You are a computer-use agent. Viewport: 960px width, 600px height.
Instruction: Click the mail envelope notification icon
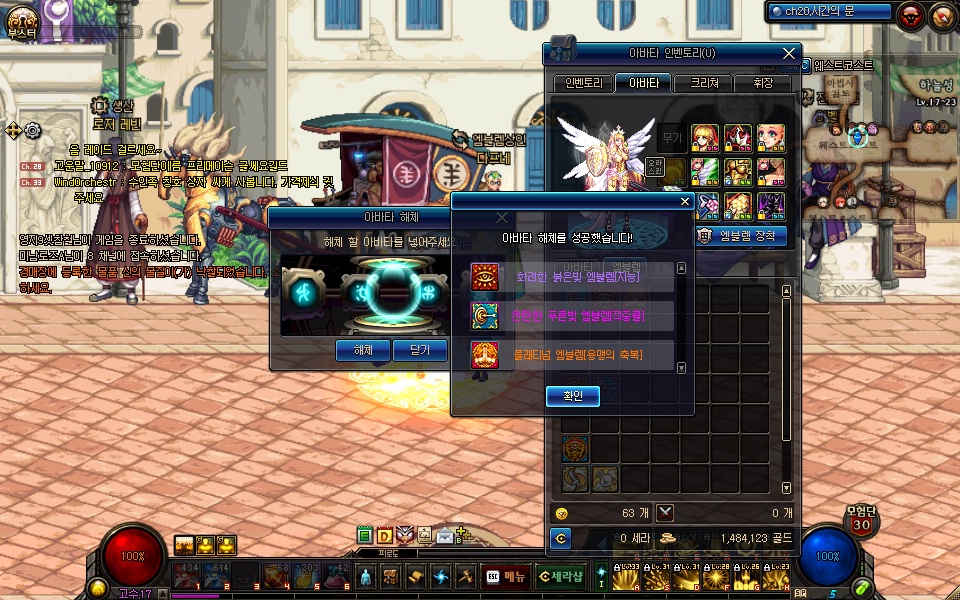tap(443, 535)
